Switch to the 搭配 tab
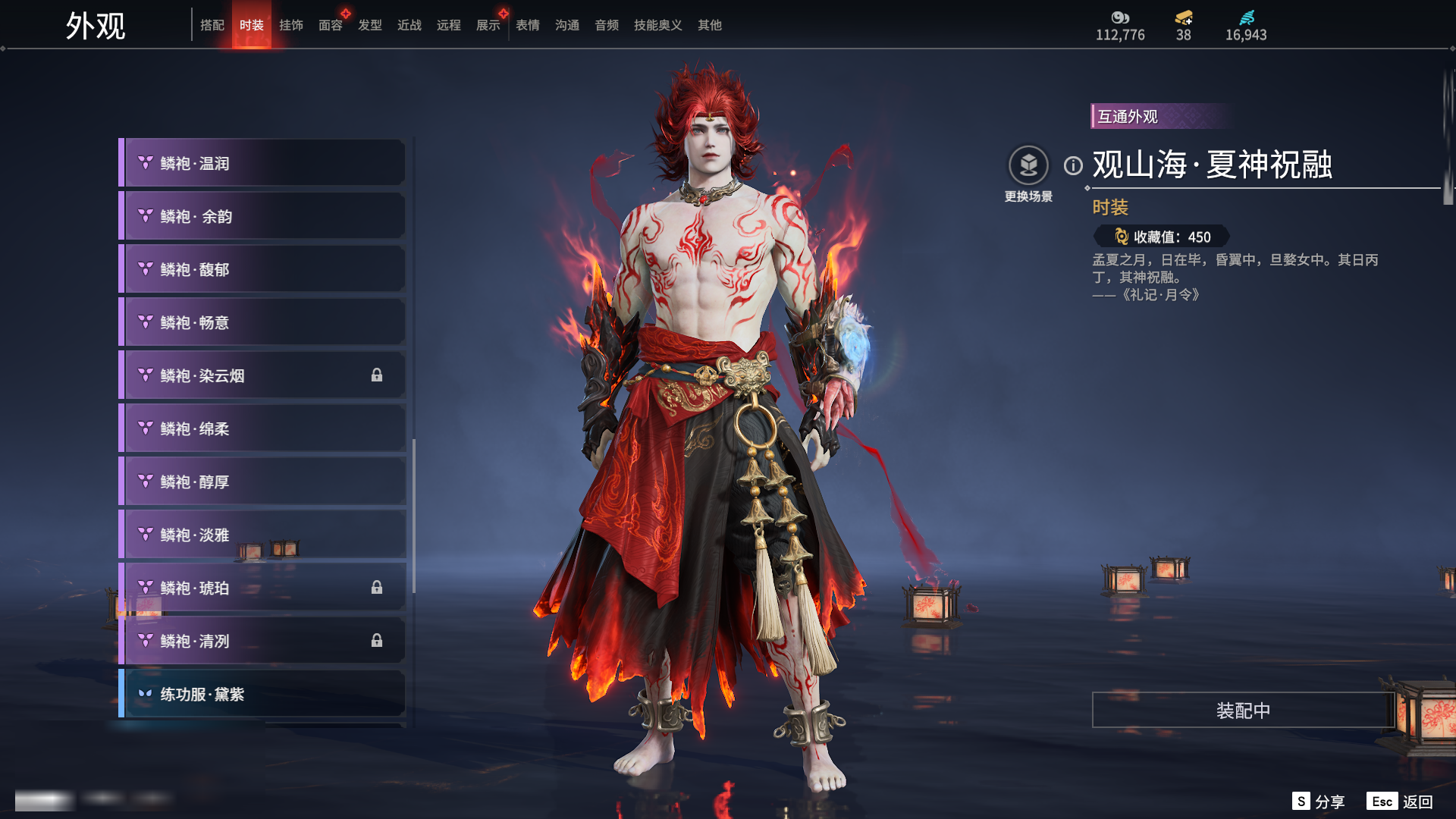 pos(212,25)
